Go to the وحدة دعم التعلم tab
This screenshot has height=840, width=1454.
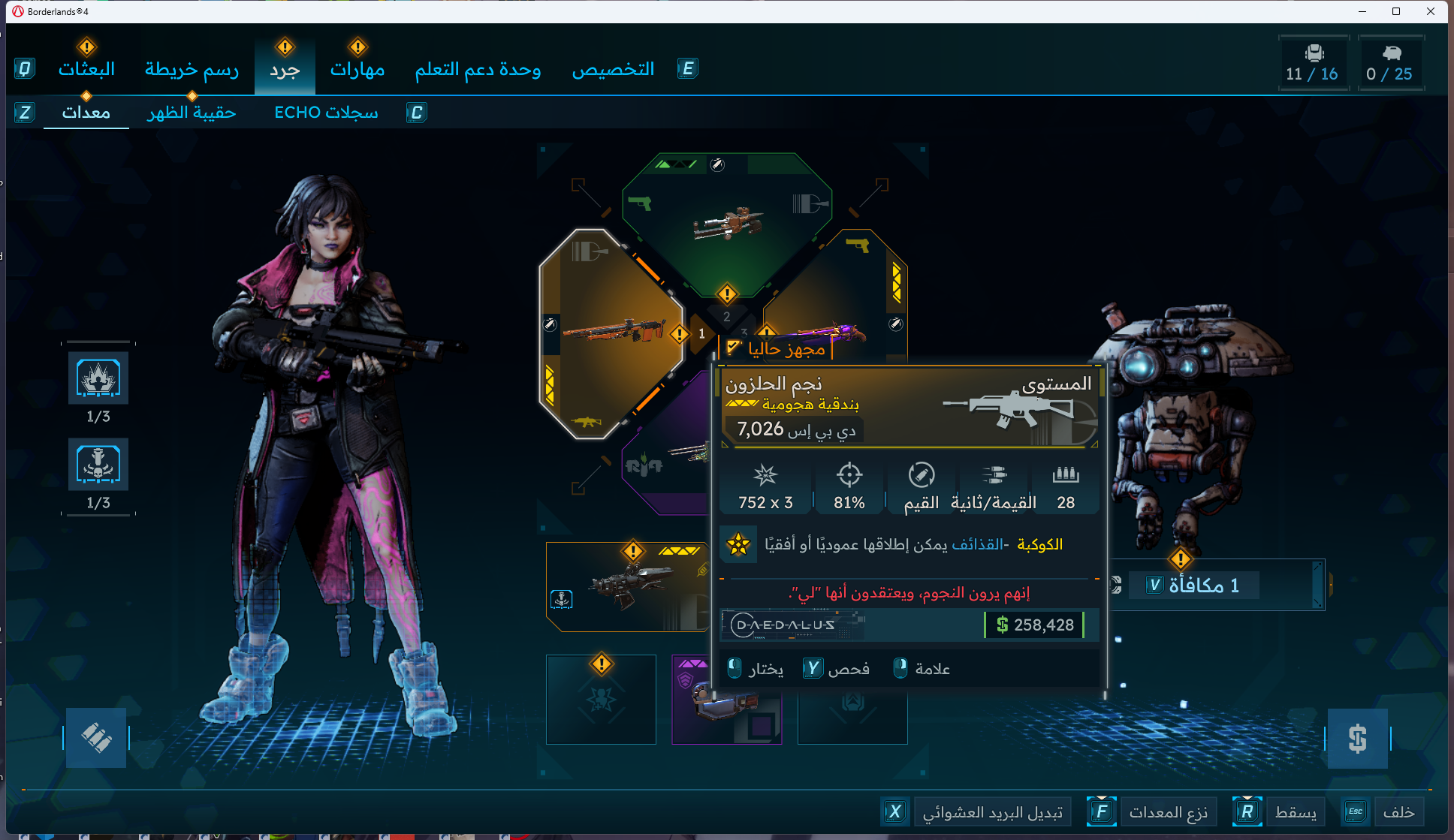[x=478, y=70]
